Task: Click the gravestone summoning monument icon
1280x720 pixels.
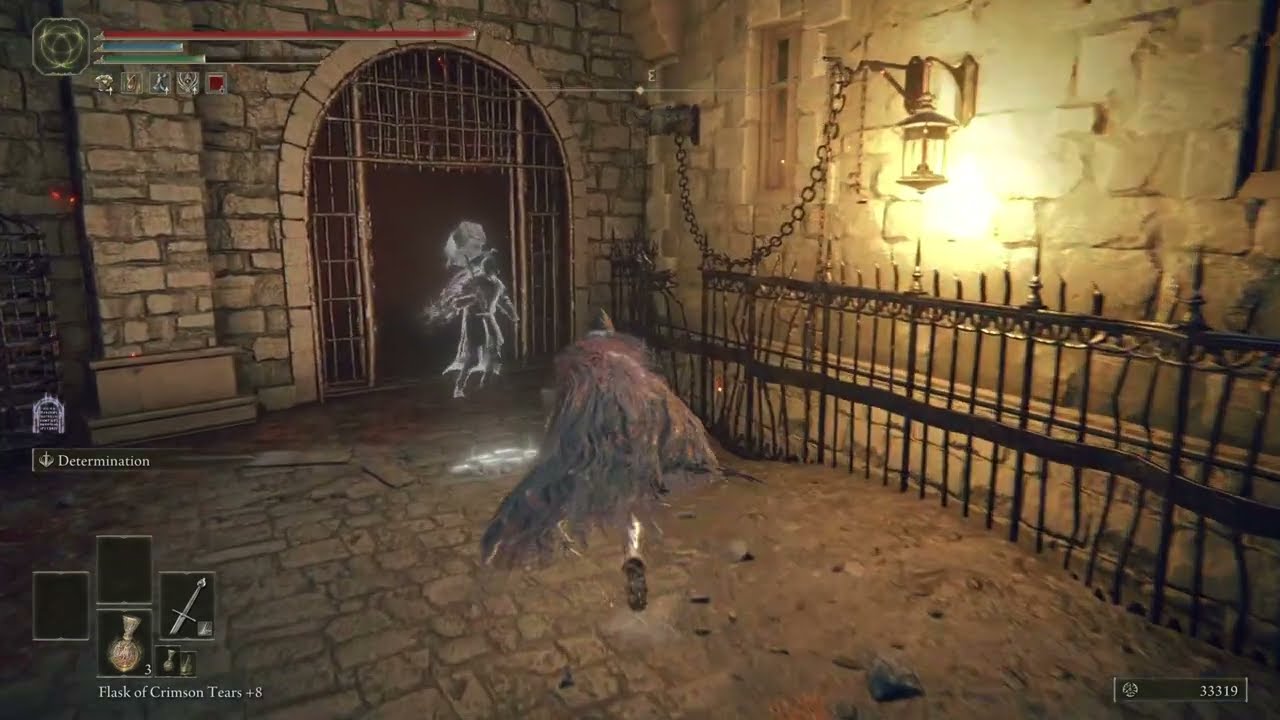Action: [x=48, y=415]
